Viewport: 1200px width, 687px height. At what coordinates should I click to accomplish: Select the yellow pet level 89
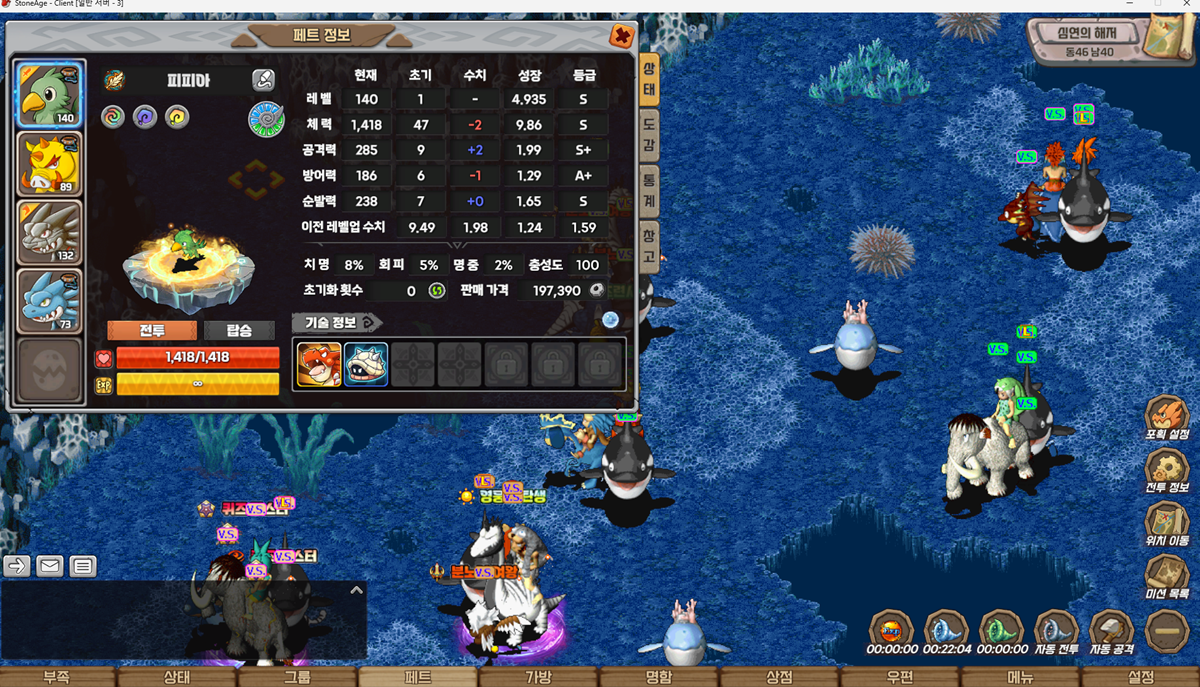(x=49, y=164)
